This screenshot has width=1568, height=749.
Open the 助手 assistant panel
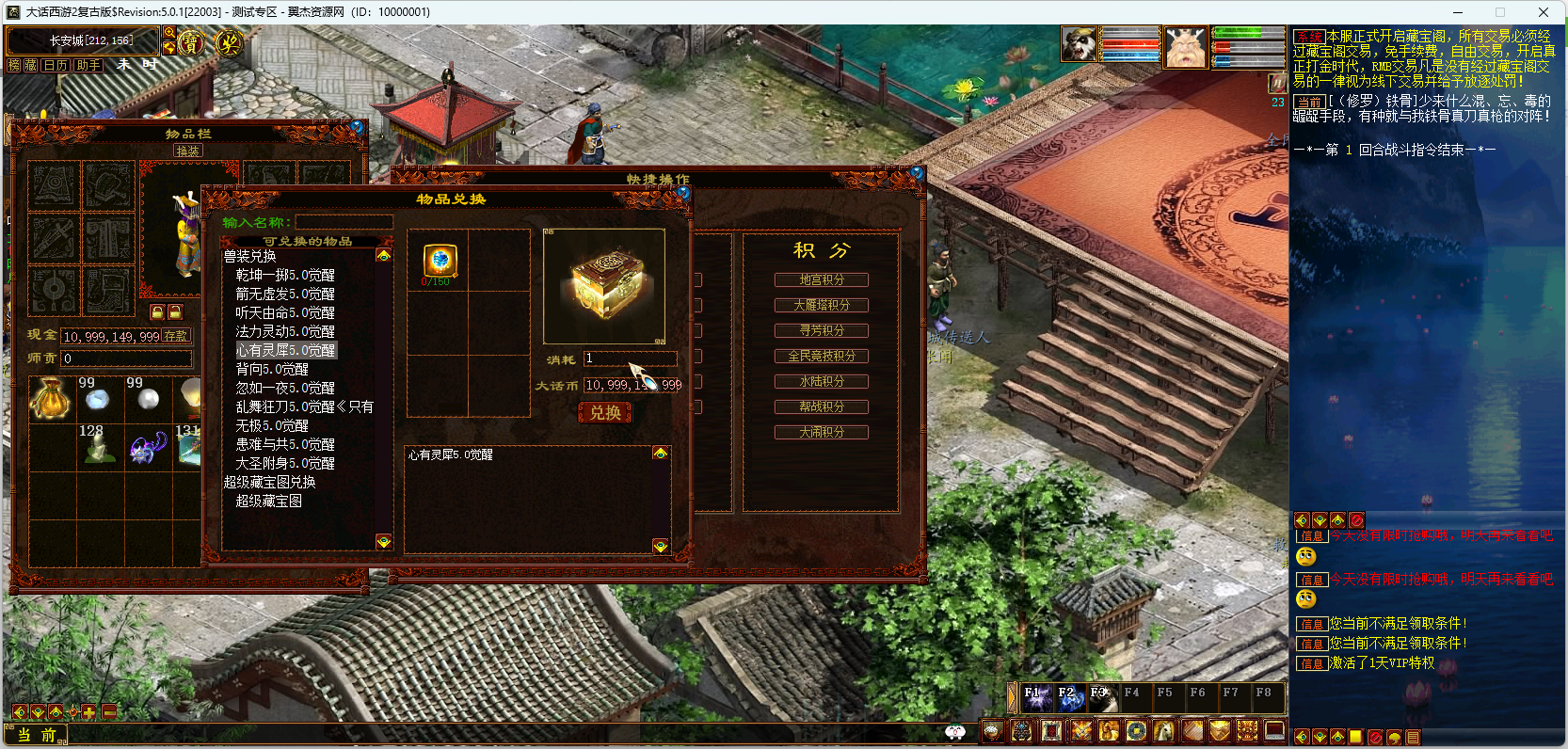[x=88, y=65]
